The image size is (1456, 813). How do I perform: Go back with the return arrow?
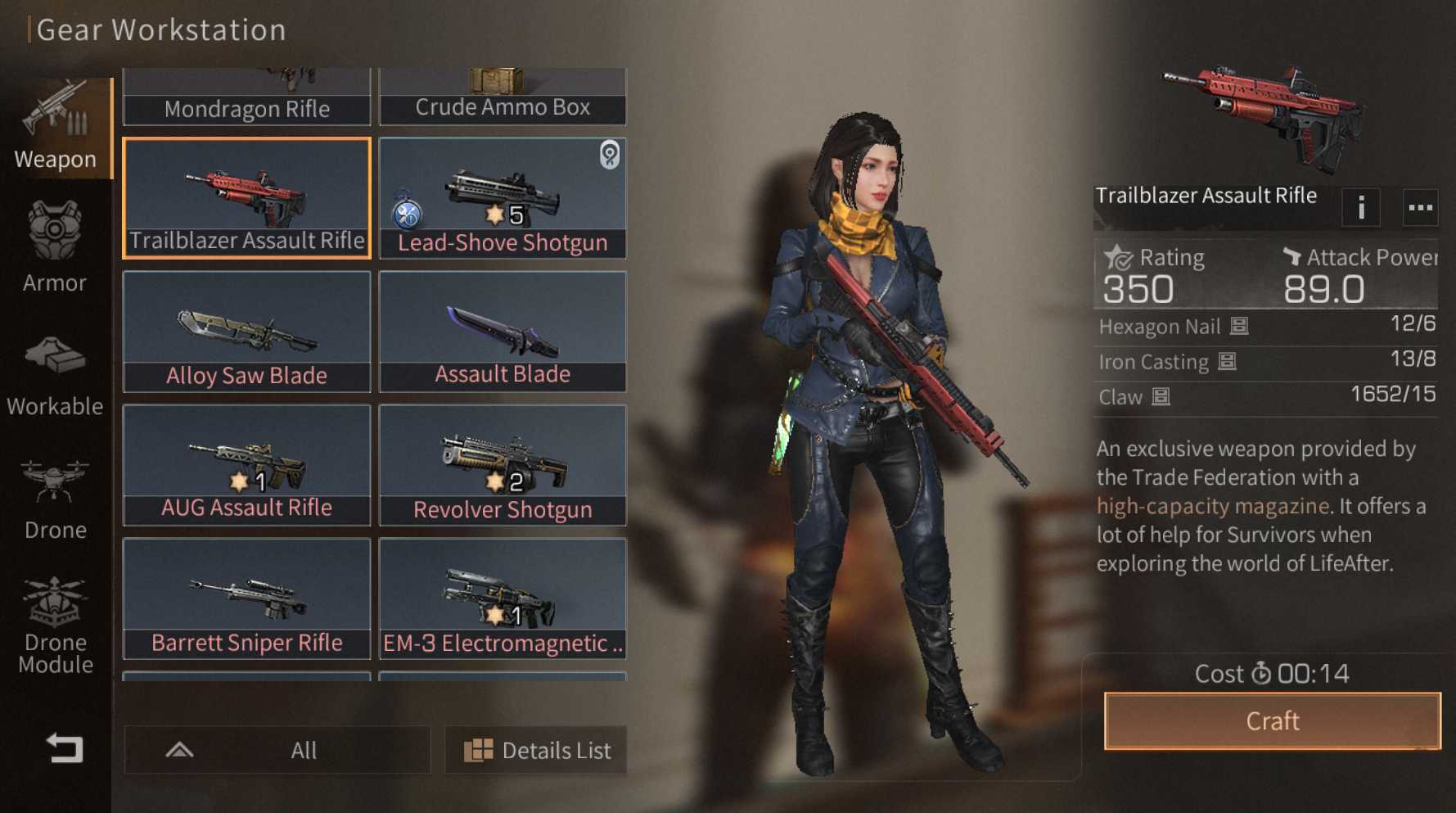point(64,748)
